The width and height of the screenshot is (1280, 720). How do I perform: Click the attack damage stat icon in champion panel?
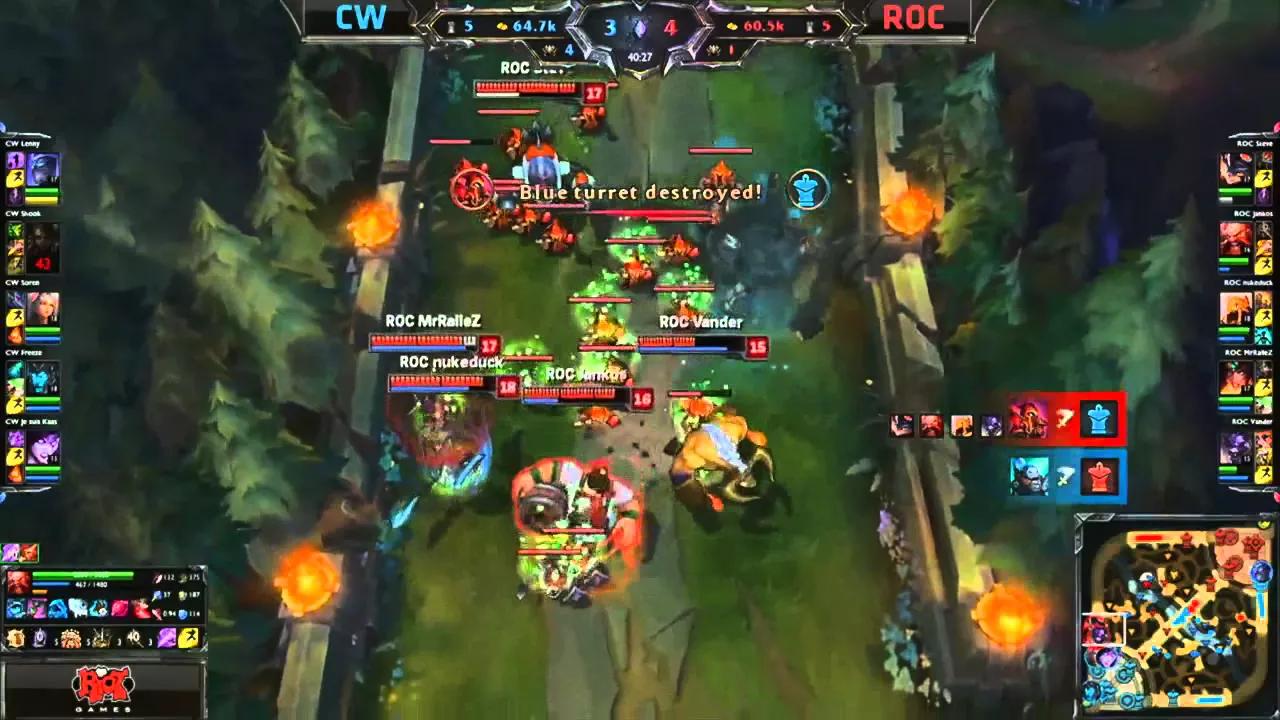[x=158, y=578]
